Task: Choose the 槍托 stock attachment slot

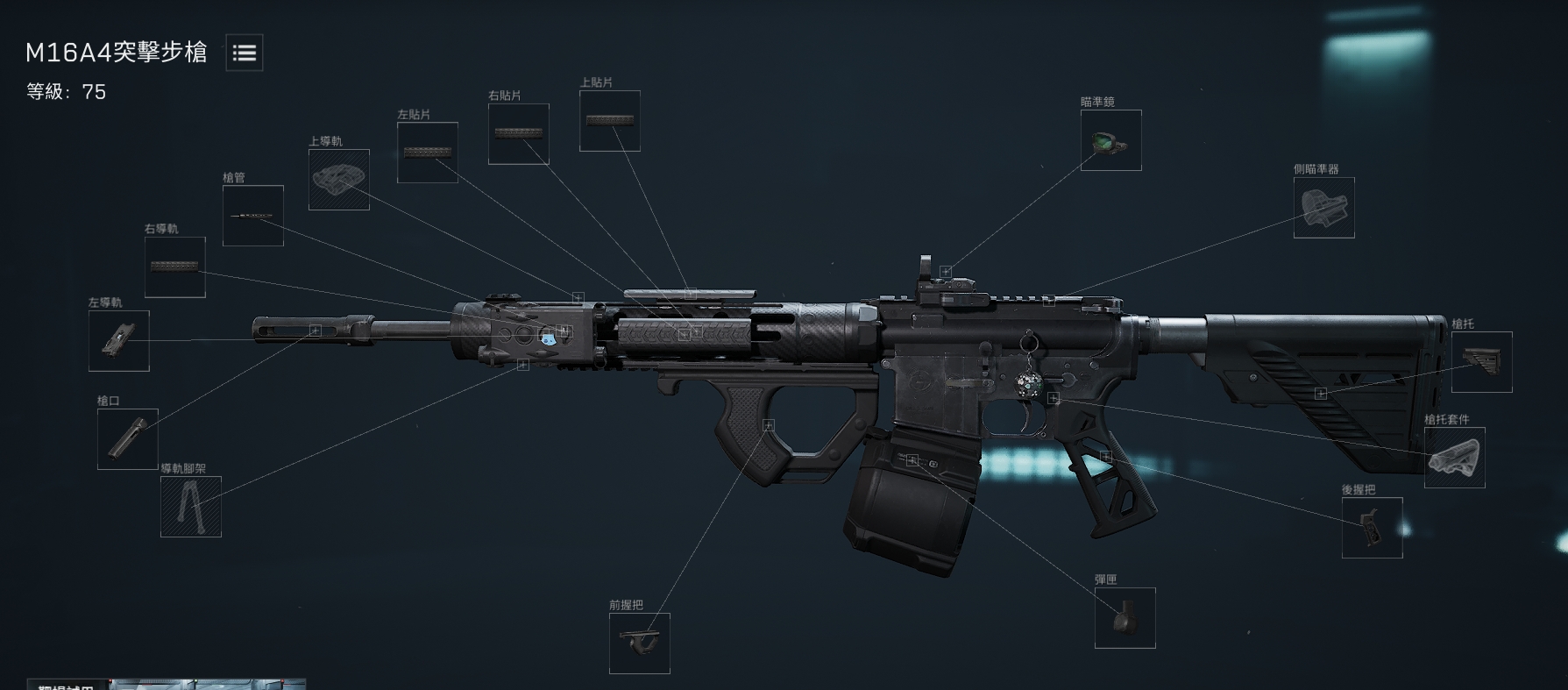Action: click(x=1481, y=362)
